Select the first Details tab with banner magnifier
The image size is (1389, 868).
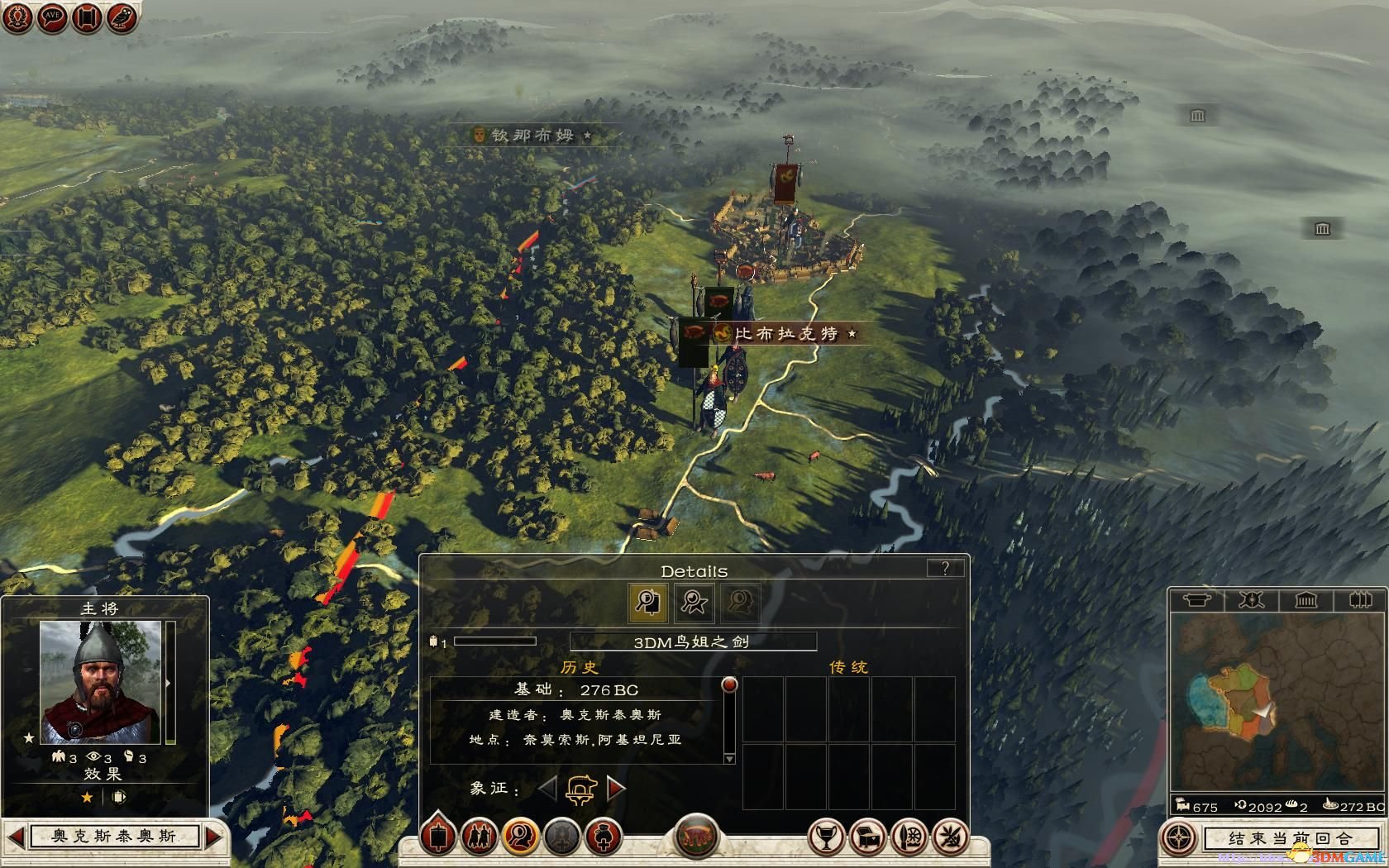647,602
